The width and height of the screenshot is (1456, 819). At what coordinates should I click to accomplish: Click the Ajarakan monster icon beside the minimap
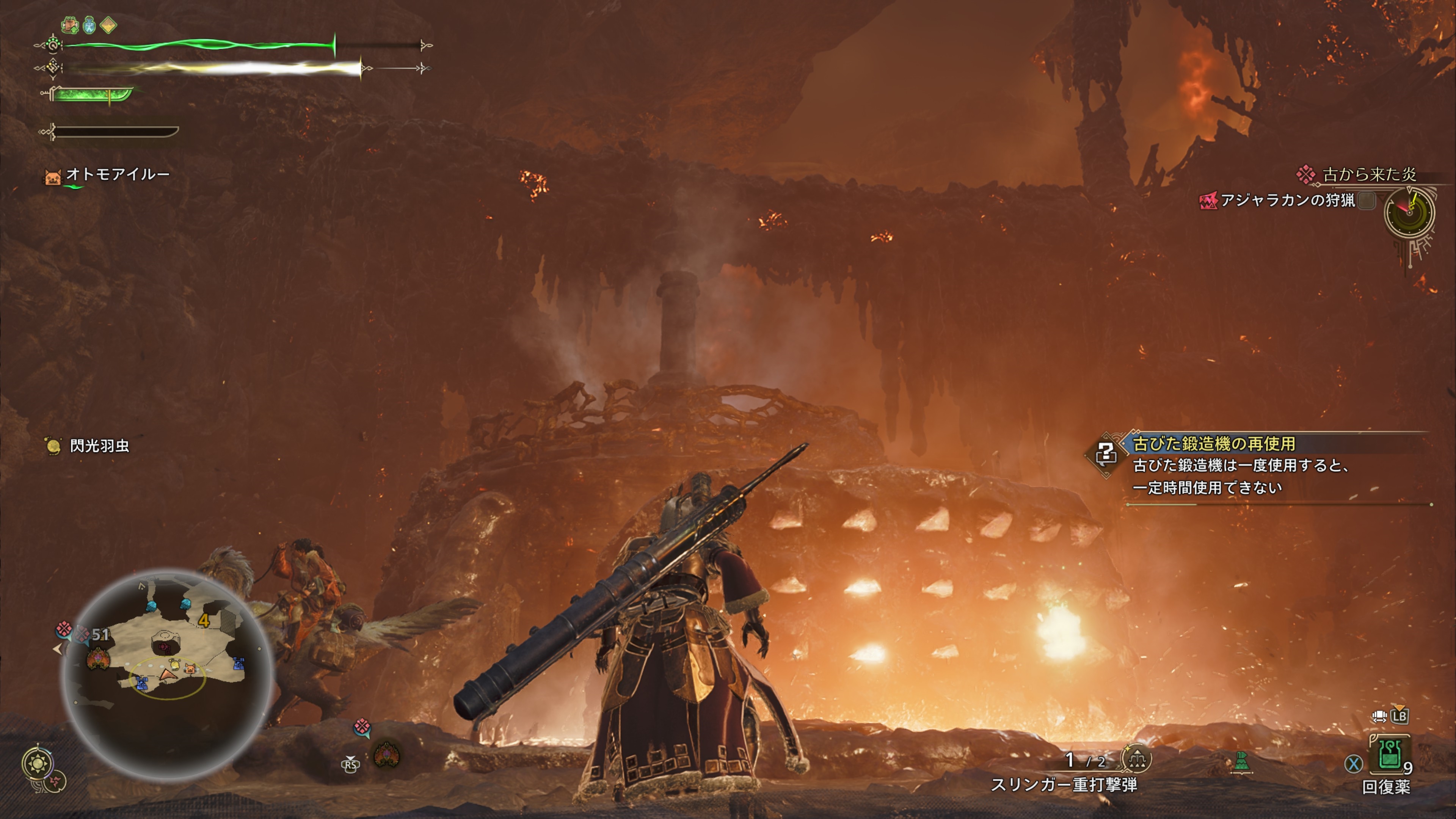(98, 659)
